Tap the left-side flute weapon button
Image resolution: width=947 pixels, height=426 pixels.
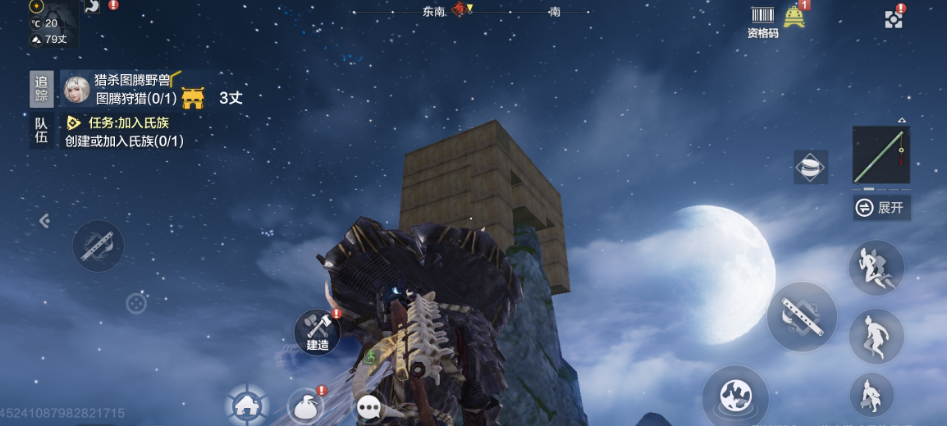tap(98, 245)
